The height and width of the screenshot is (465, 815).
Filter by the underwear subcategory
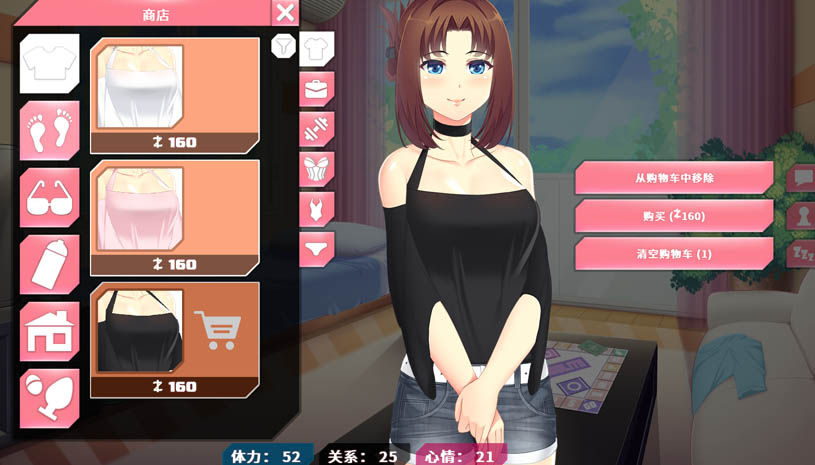tap(317, 248)
